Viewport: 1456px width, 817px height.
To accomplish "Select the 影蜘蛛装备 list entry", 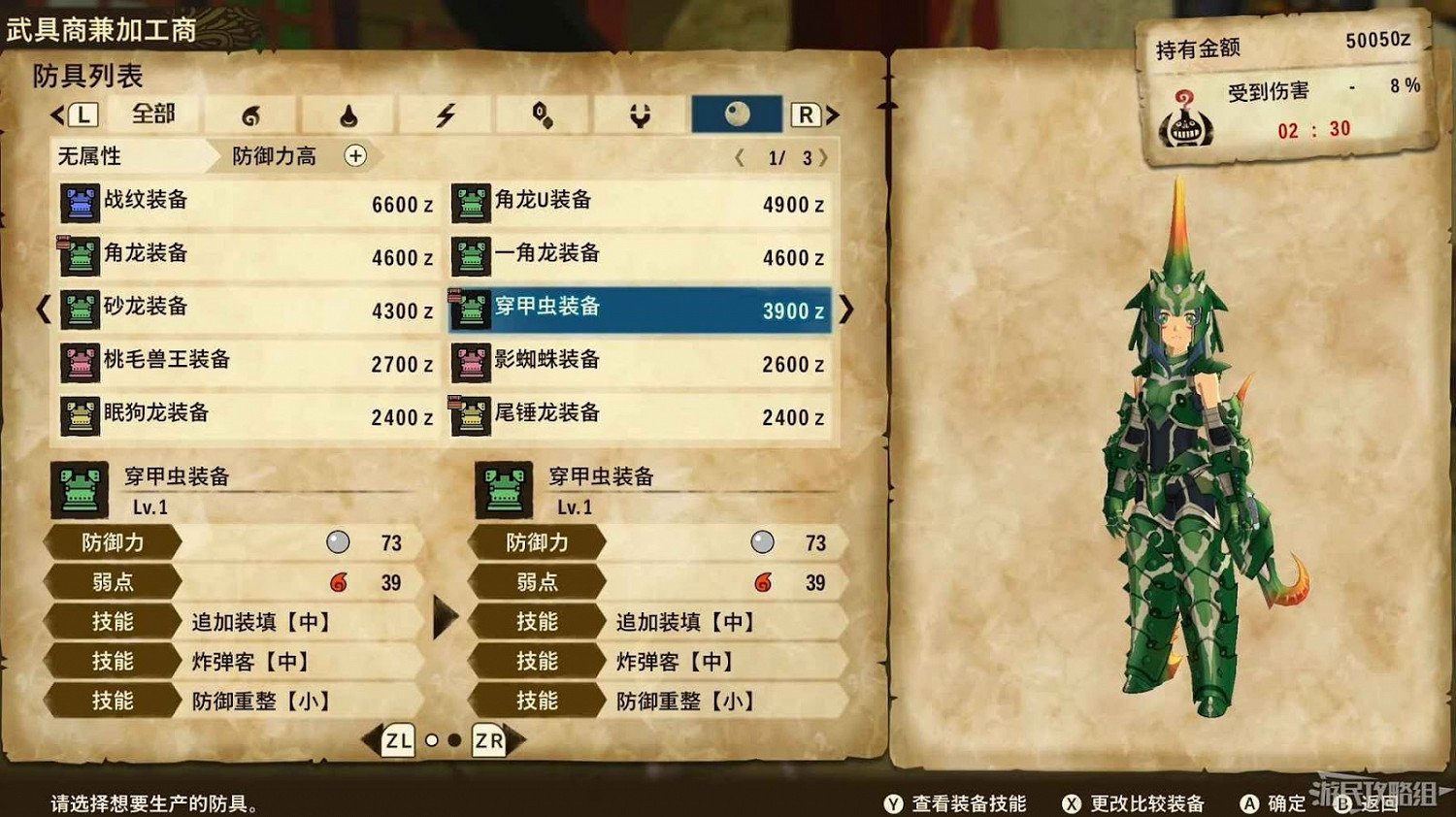I will (x=641, y=363).
